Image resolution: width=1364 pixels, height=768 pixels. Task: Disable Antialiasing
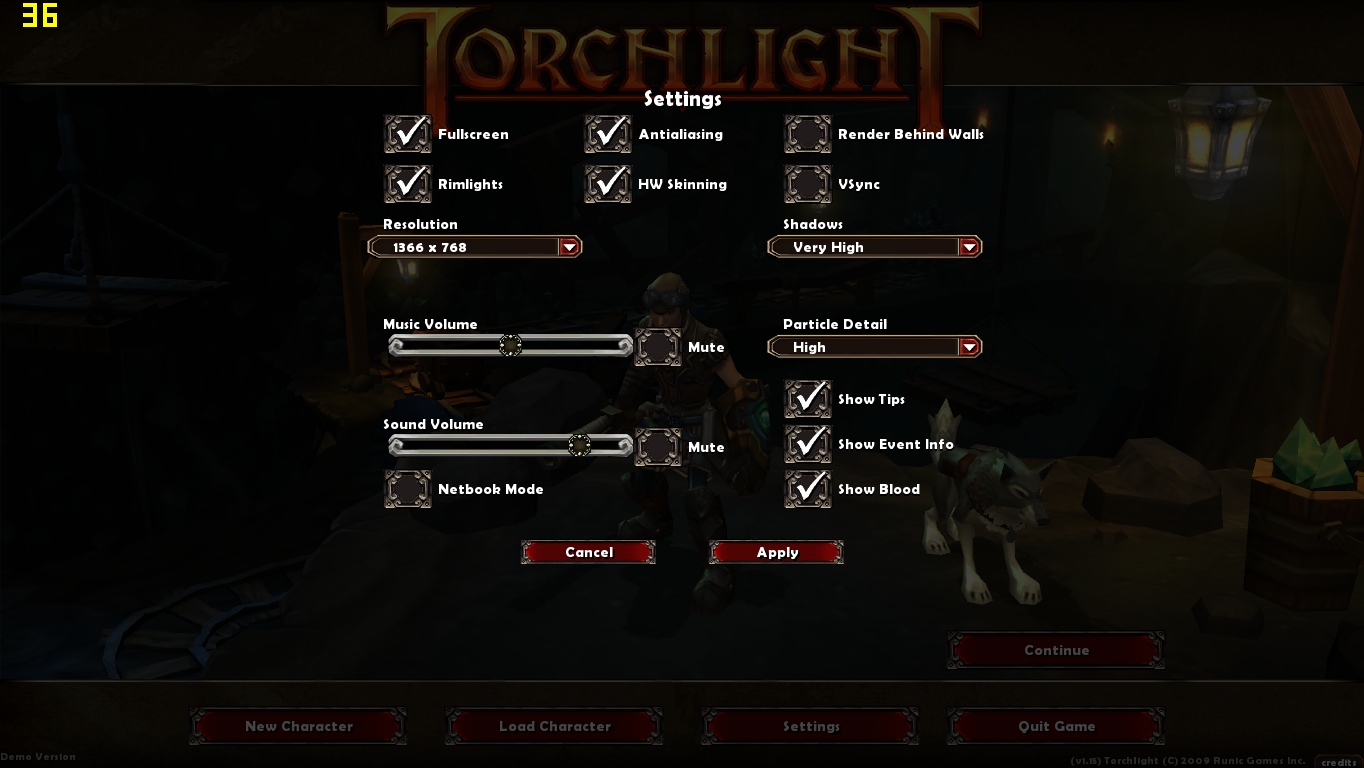point(608,133)
